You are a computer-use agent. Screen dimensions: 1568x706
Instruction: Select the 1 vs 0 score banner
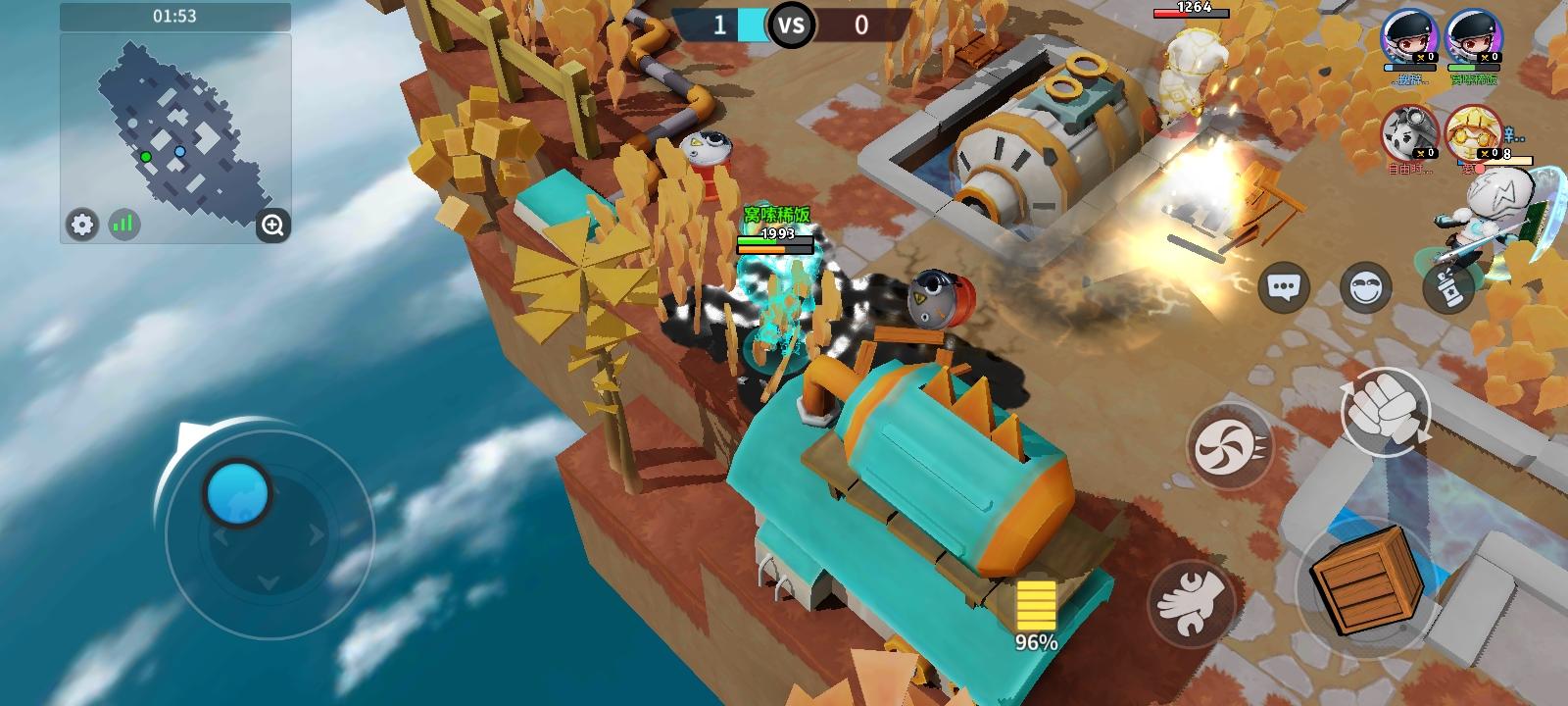coord(792,25)
